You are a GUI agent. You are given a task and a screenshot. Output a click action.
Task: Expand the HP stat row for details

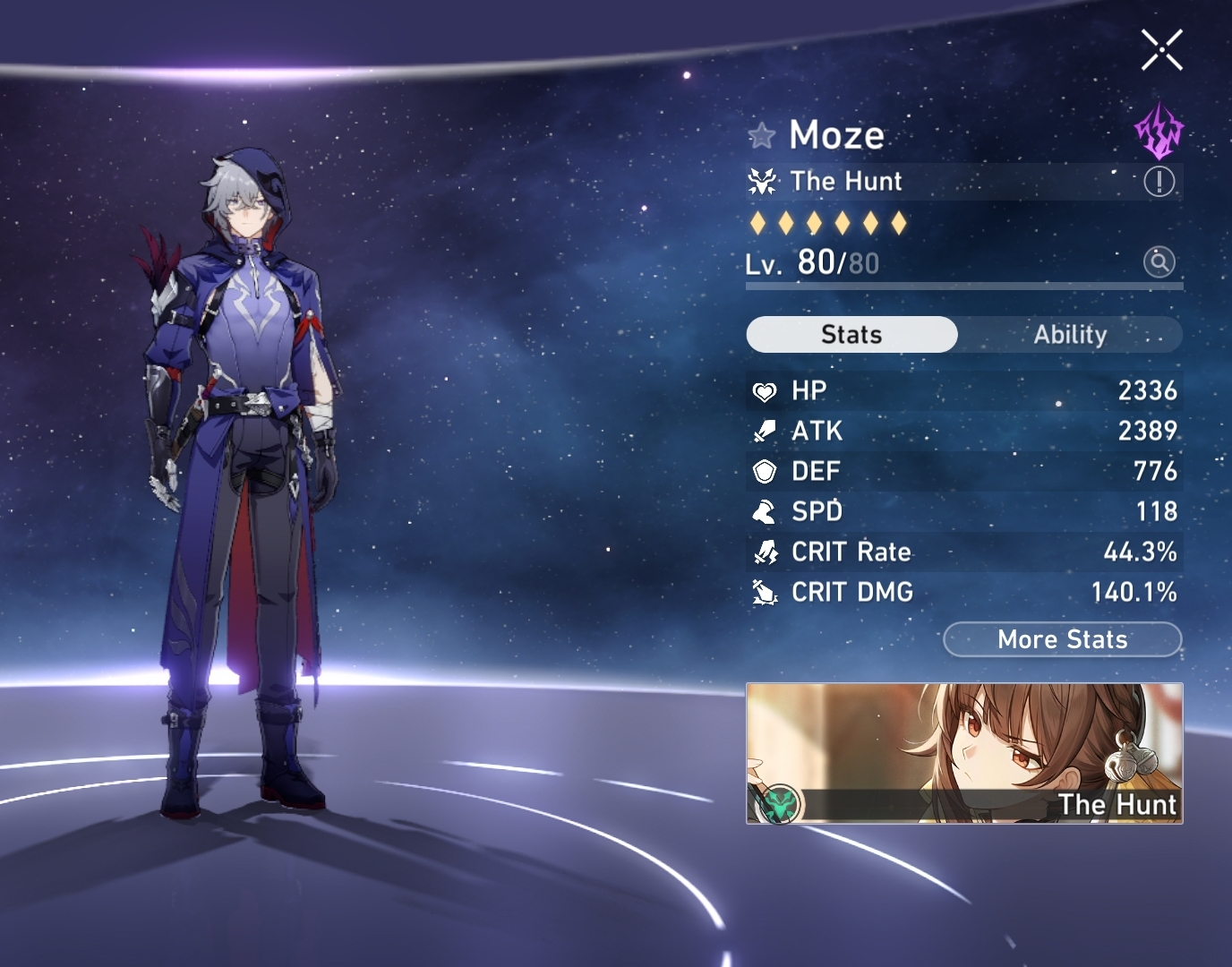coord(962,390)
